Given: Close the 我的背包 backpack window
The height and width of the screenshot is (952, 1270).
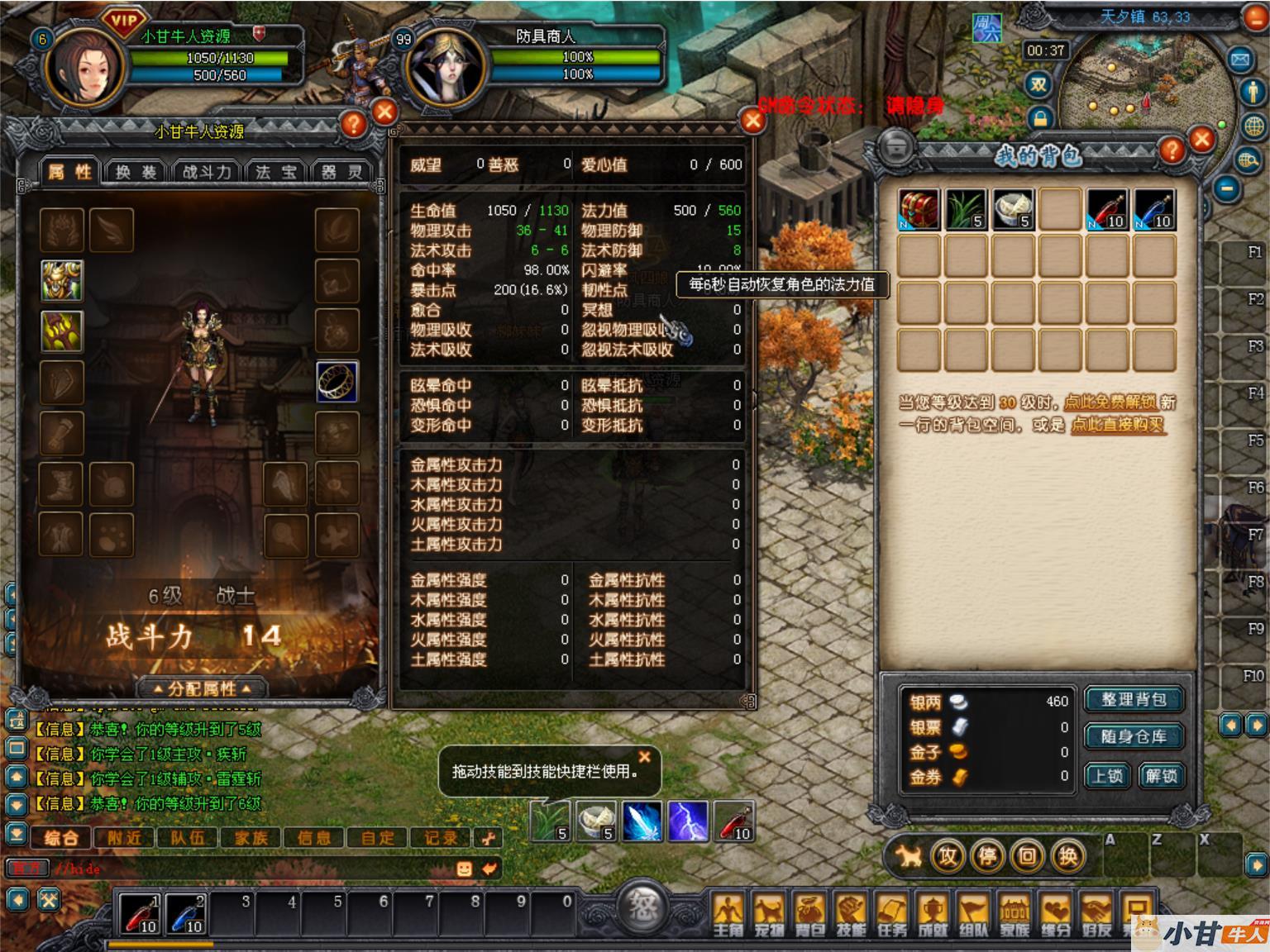Looking at the screenshot, I should click(1201, 140).
